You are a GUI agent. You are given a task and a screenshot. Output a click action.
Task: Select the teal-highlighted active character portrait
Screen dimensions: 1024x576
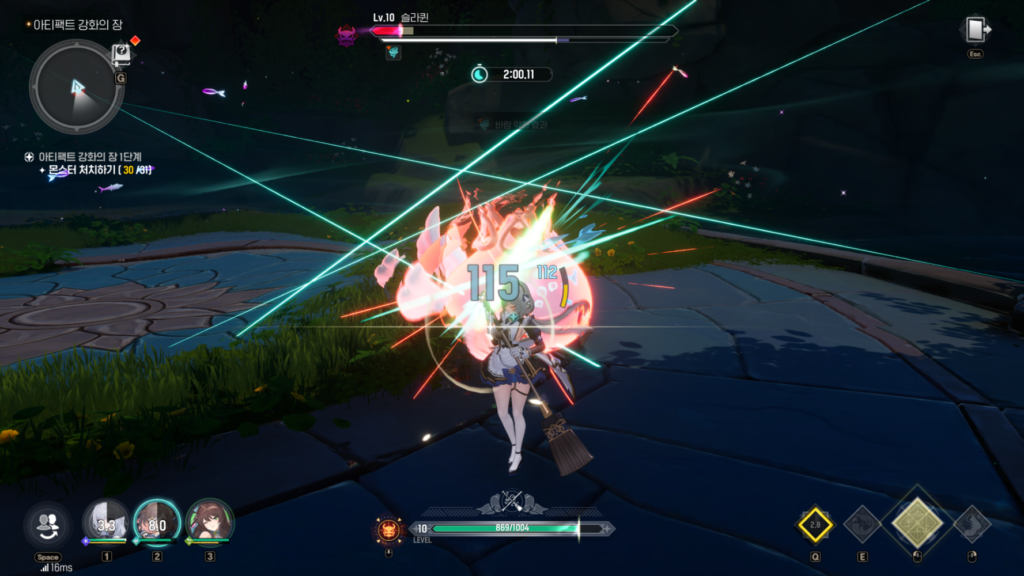(157, 522)
